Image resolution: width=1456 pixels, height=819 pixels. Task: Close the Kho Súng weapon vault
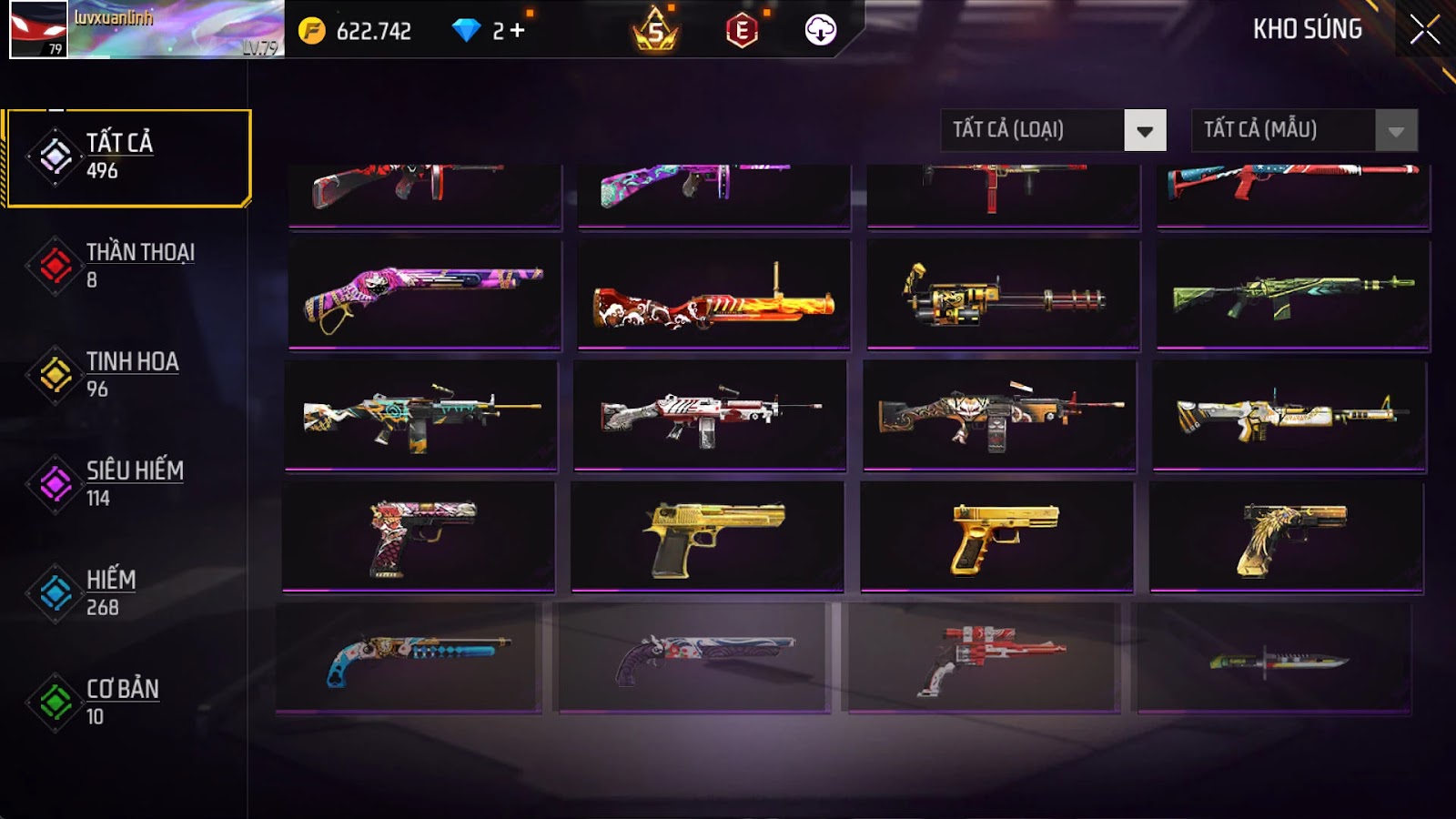1424,30
